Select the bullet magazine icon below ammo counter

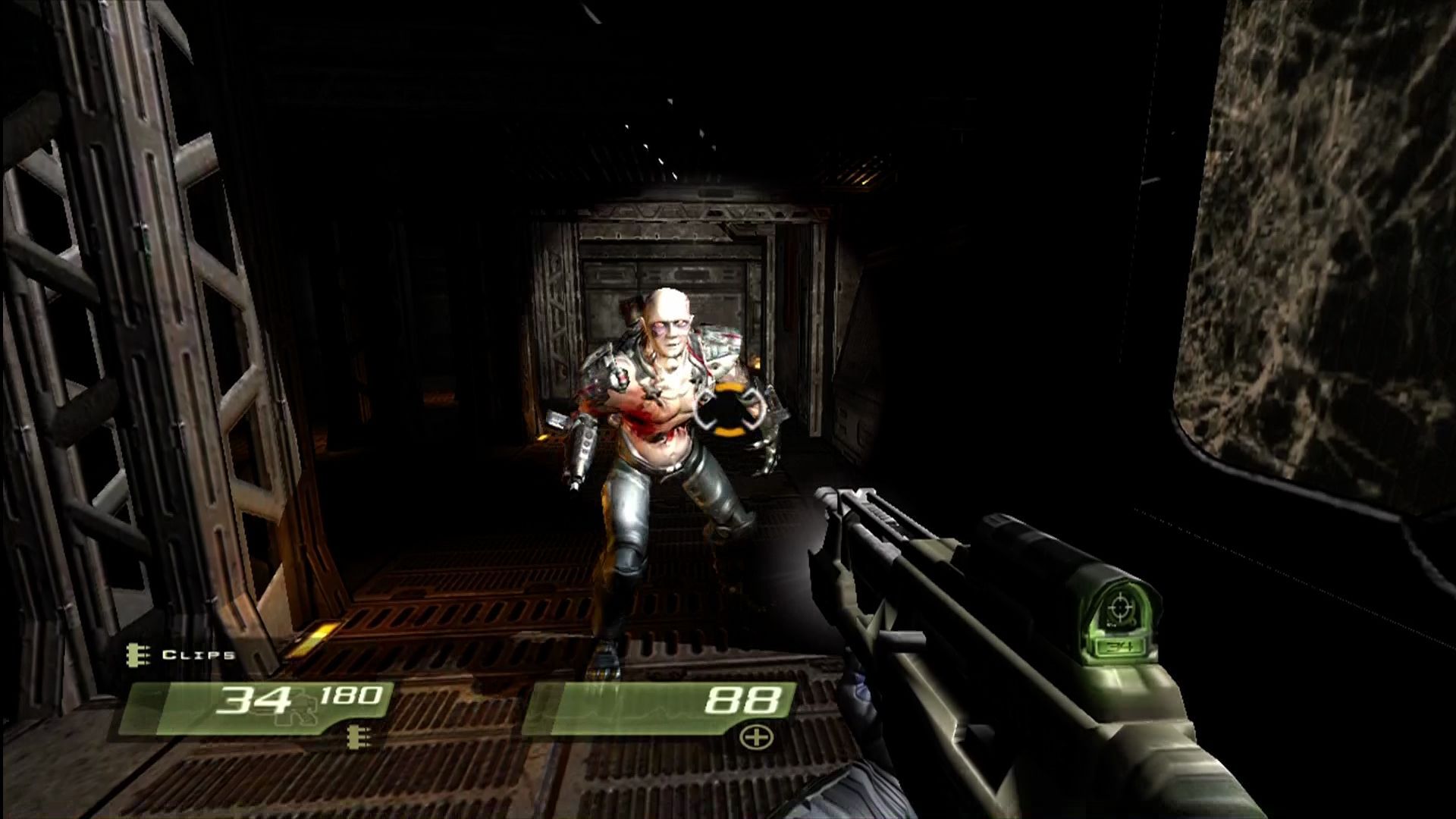click(356, 738)
